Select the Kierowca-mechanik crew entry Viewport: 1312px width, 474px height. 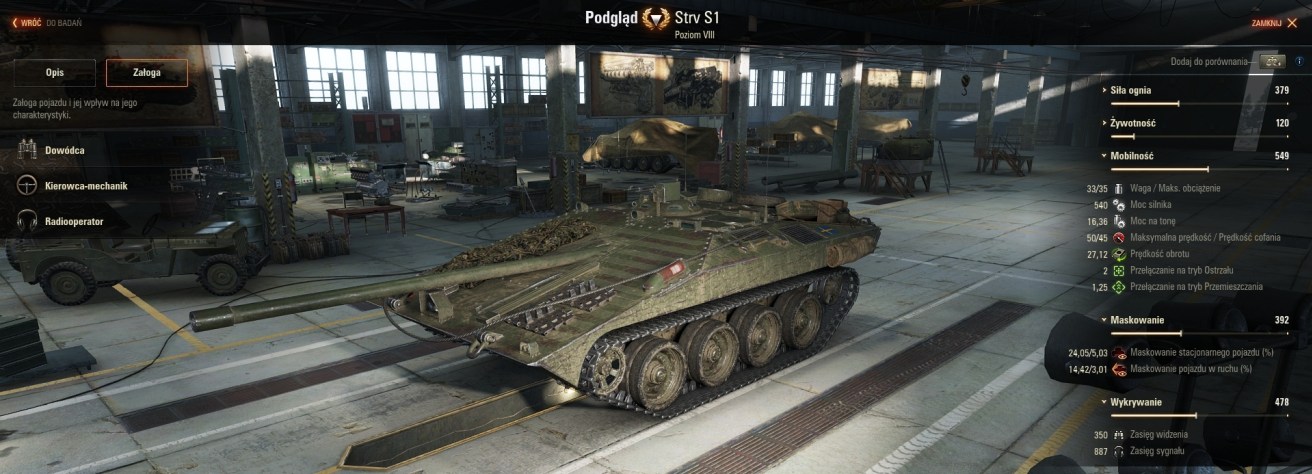pyautogui.click(x=85, y=186)
